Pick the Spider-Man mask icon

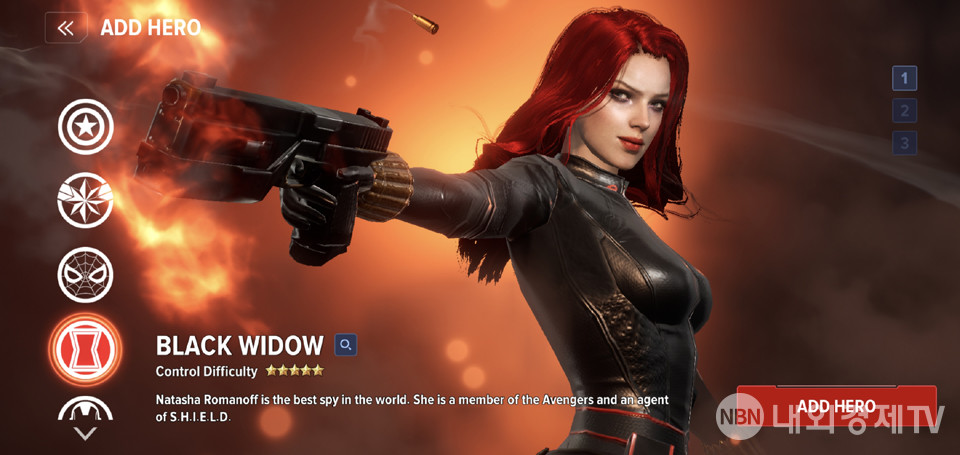pyautogui.click(x=85, y=274)
